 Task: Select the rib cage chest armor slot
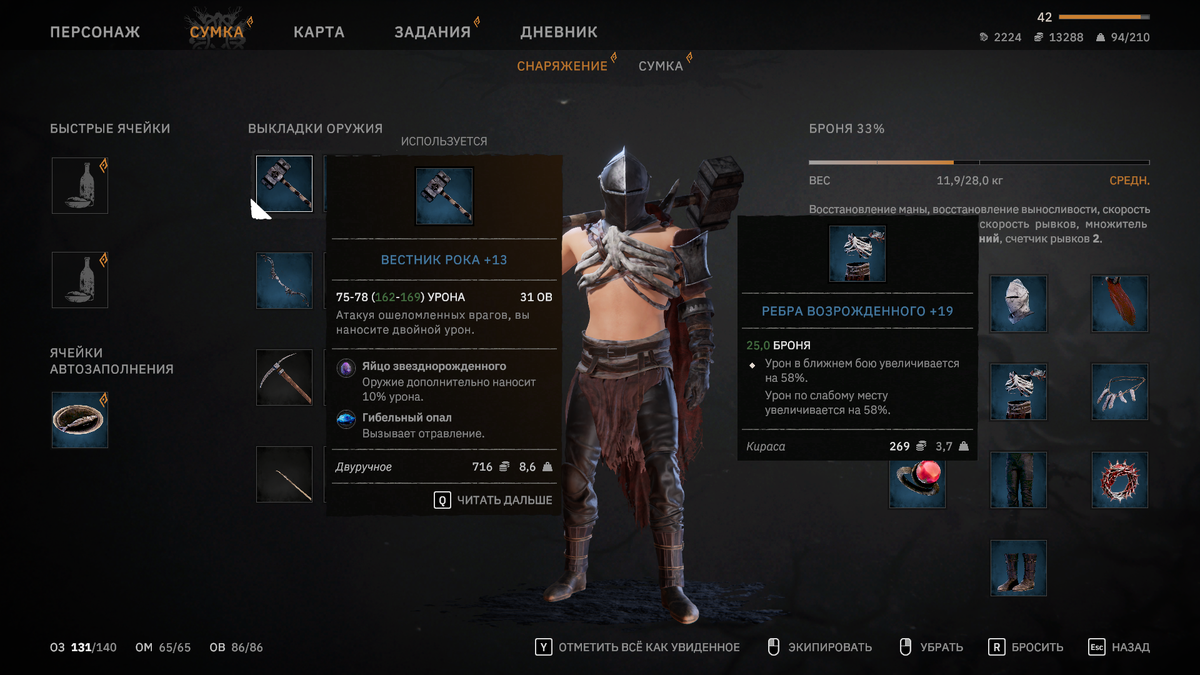click(x=1019, y=392)
